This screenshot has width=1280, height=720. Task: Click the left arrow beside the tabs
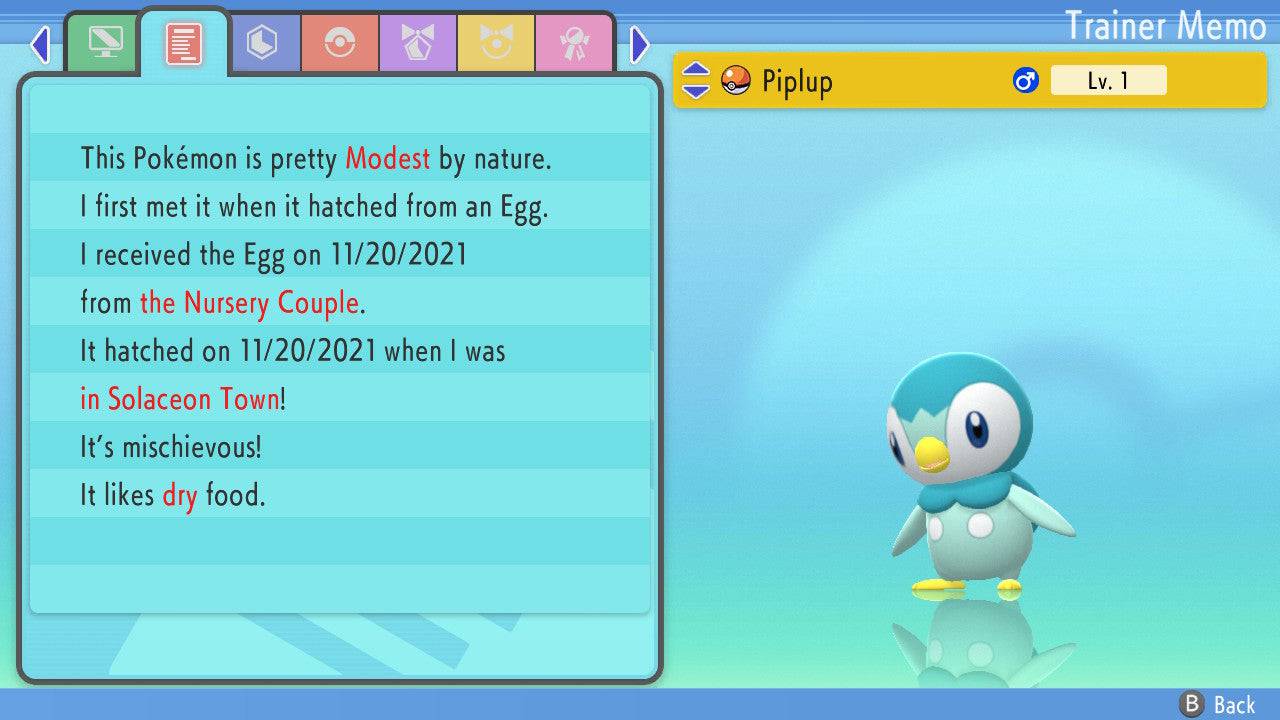(x=40, y=44)
